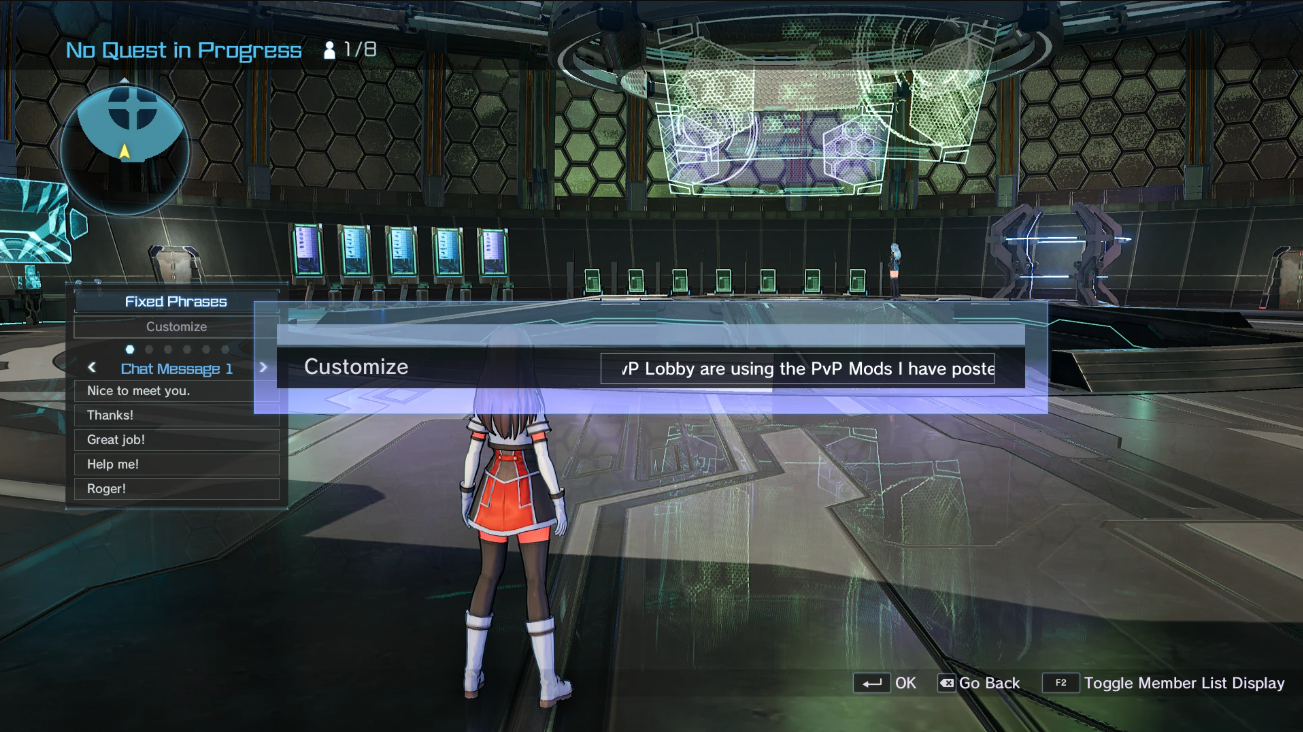
Task: Advance to the next chat message page
Action: tap(263, 367)
